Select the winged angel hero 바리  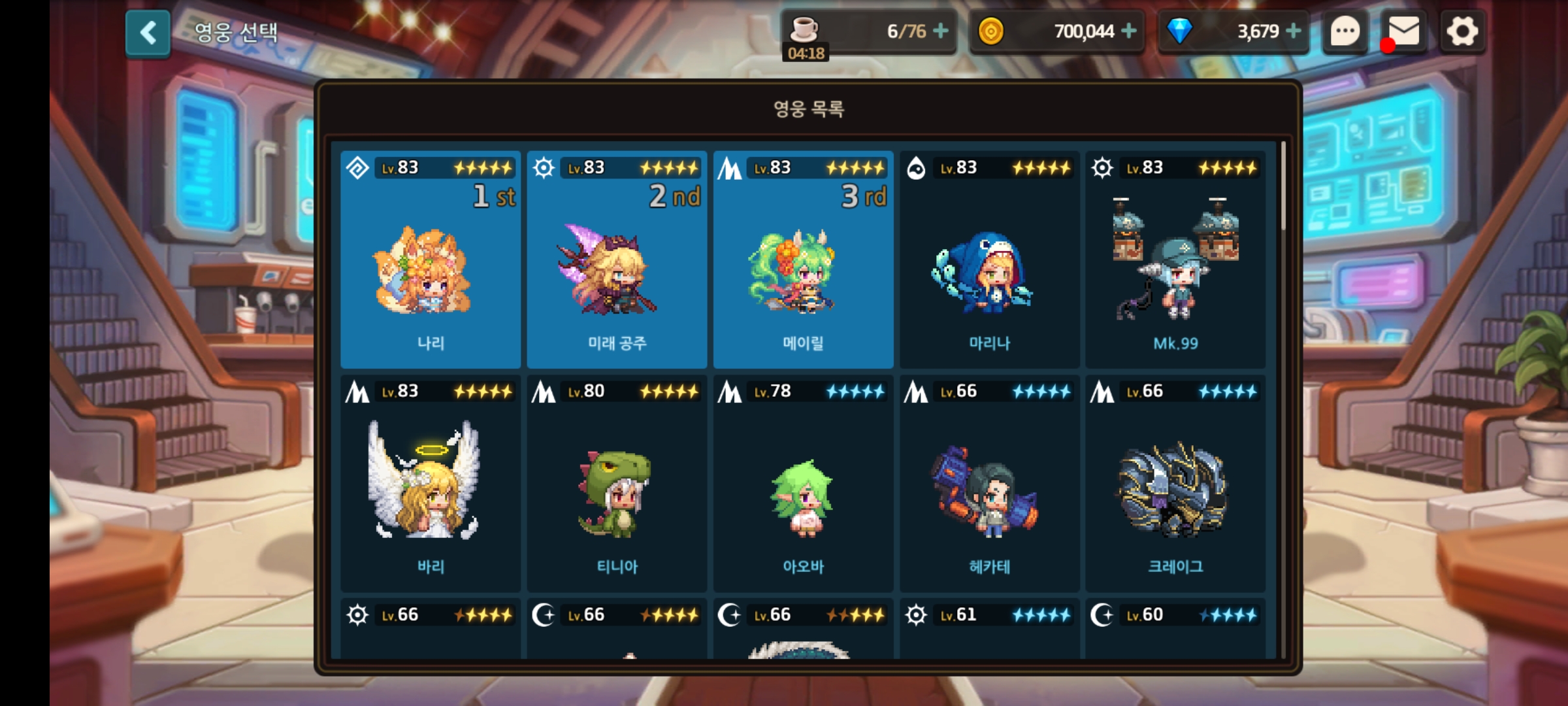(431, 484)
